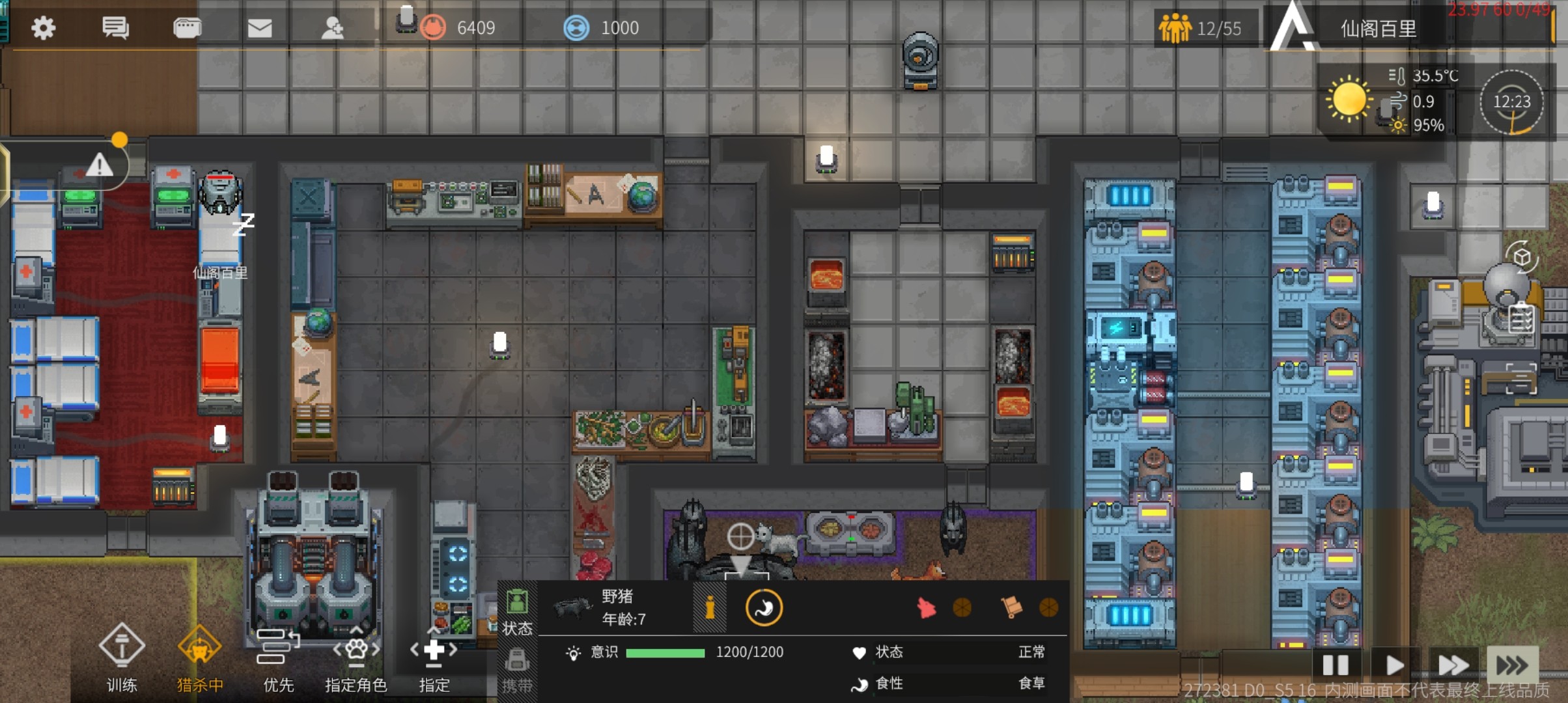The height and width of the screenshot is (703, 1568).
Task: Select the red wolf head icon
Action: tap(926, 608)
